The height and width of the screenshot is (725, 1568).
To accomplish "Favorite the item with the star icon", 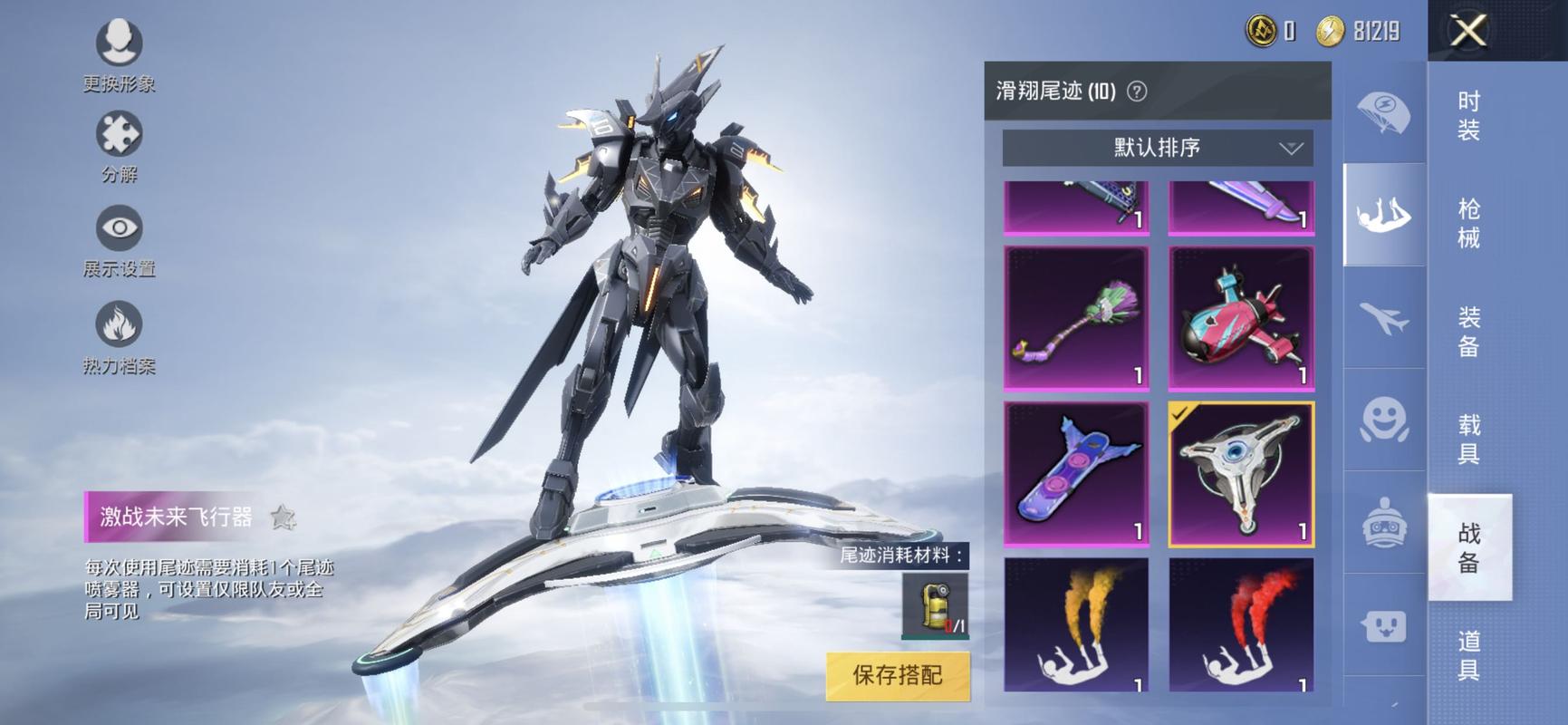I will tap(284, 517).
